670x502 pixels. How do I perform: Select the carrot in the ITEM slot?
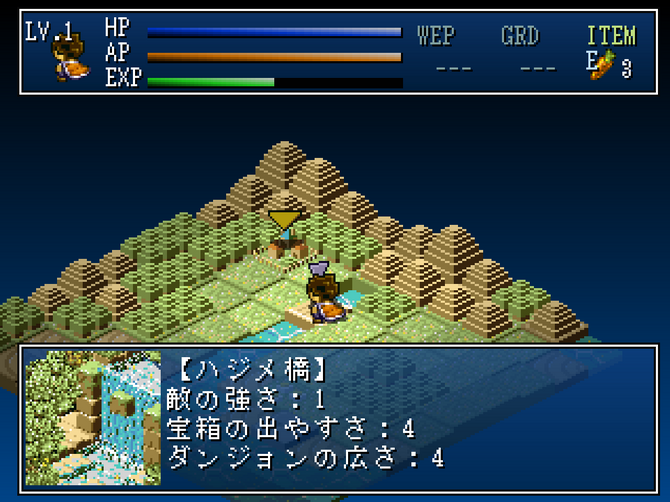click(602, 64)
